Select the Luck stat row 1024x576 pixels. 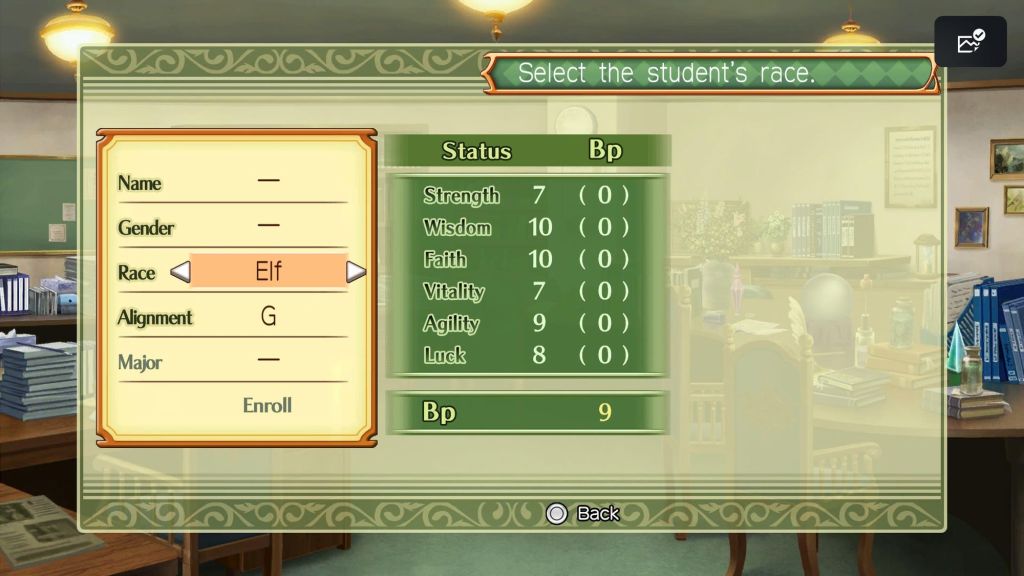526,355
